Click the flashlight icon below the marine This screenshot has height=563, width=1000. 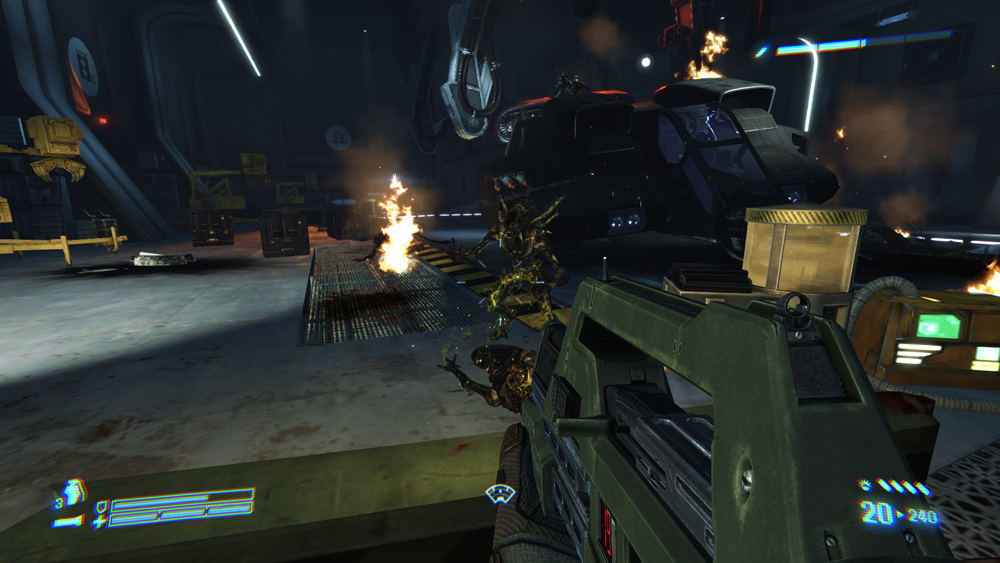pos(68,521)
